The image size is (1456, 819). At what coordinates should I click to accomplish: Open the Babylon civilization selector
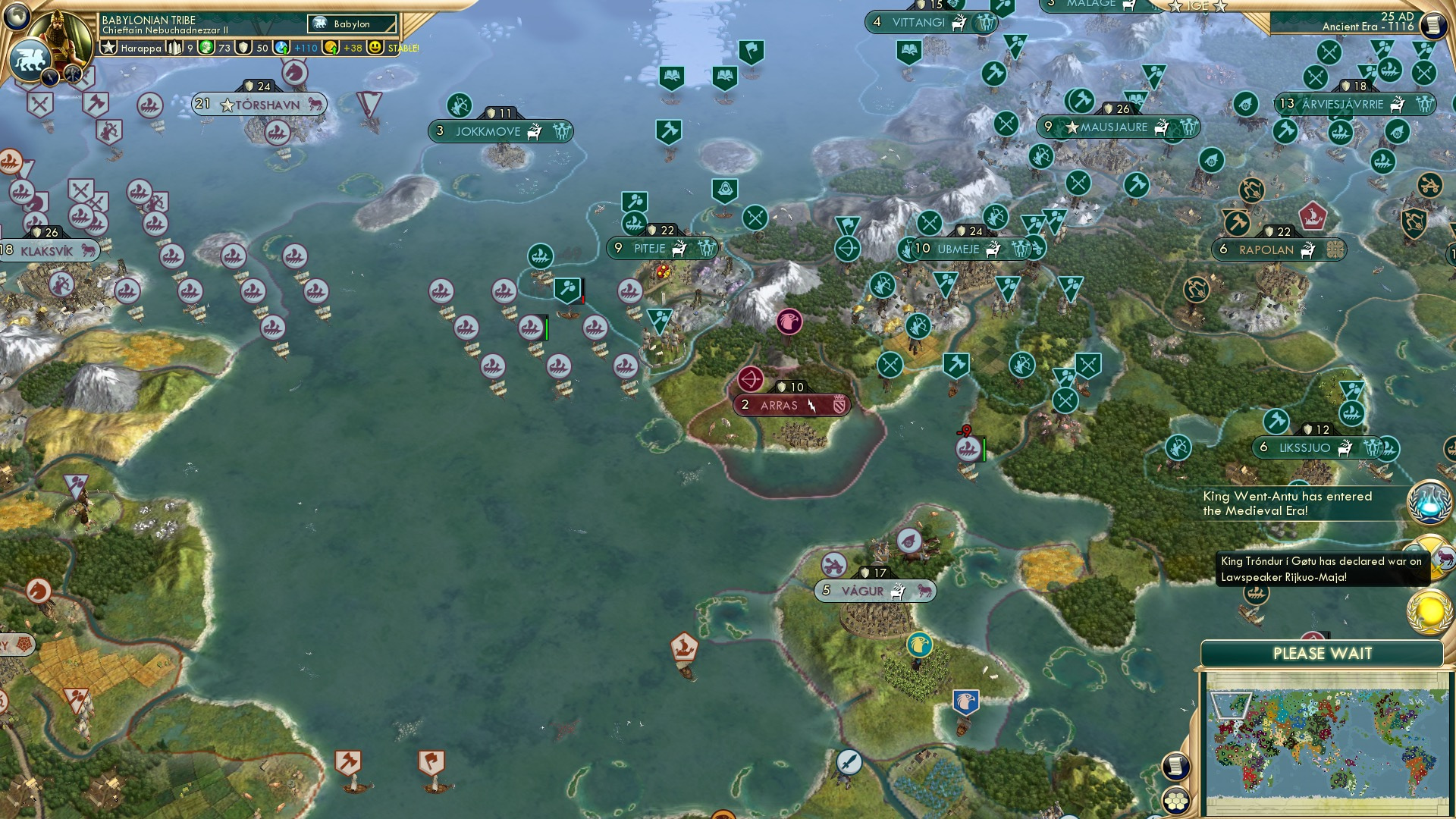(353, 24)
